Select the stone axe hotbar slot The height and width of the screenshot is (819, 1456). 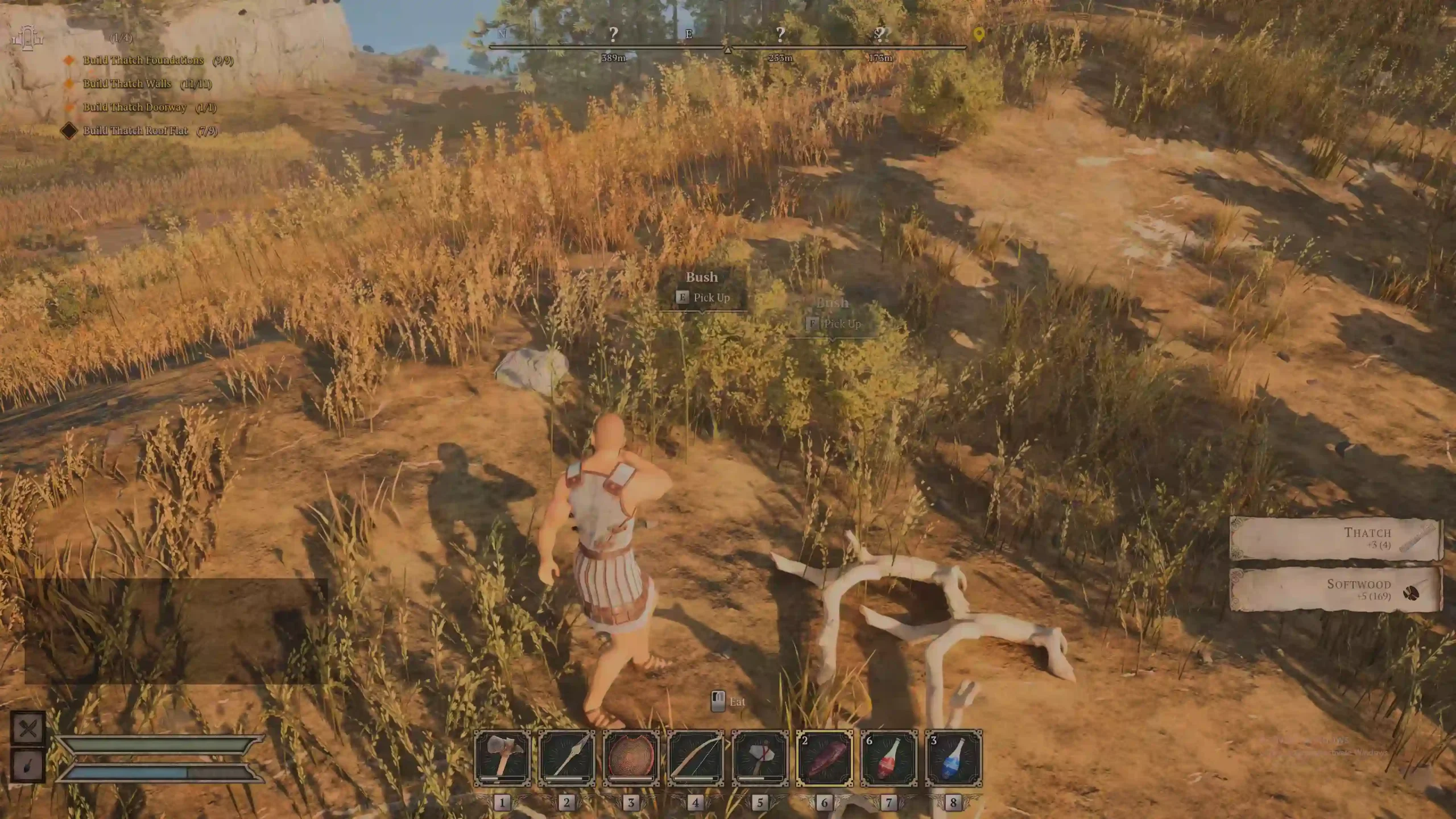click(x=502, y=758)
